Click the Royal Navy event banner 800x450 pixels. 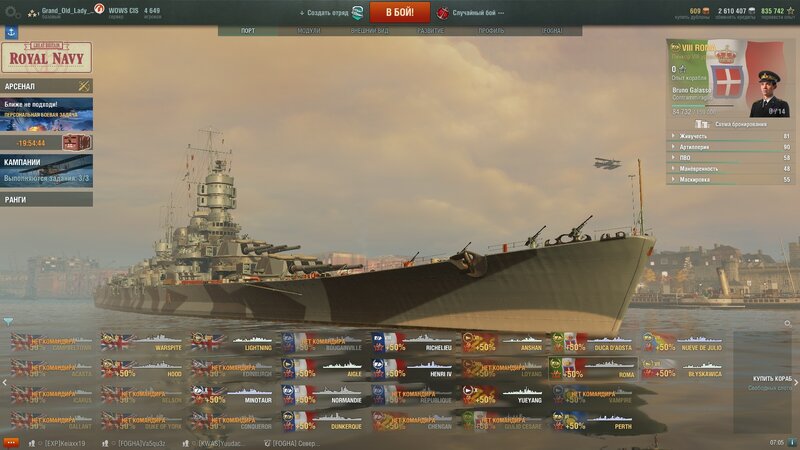46,57
